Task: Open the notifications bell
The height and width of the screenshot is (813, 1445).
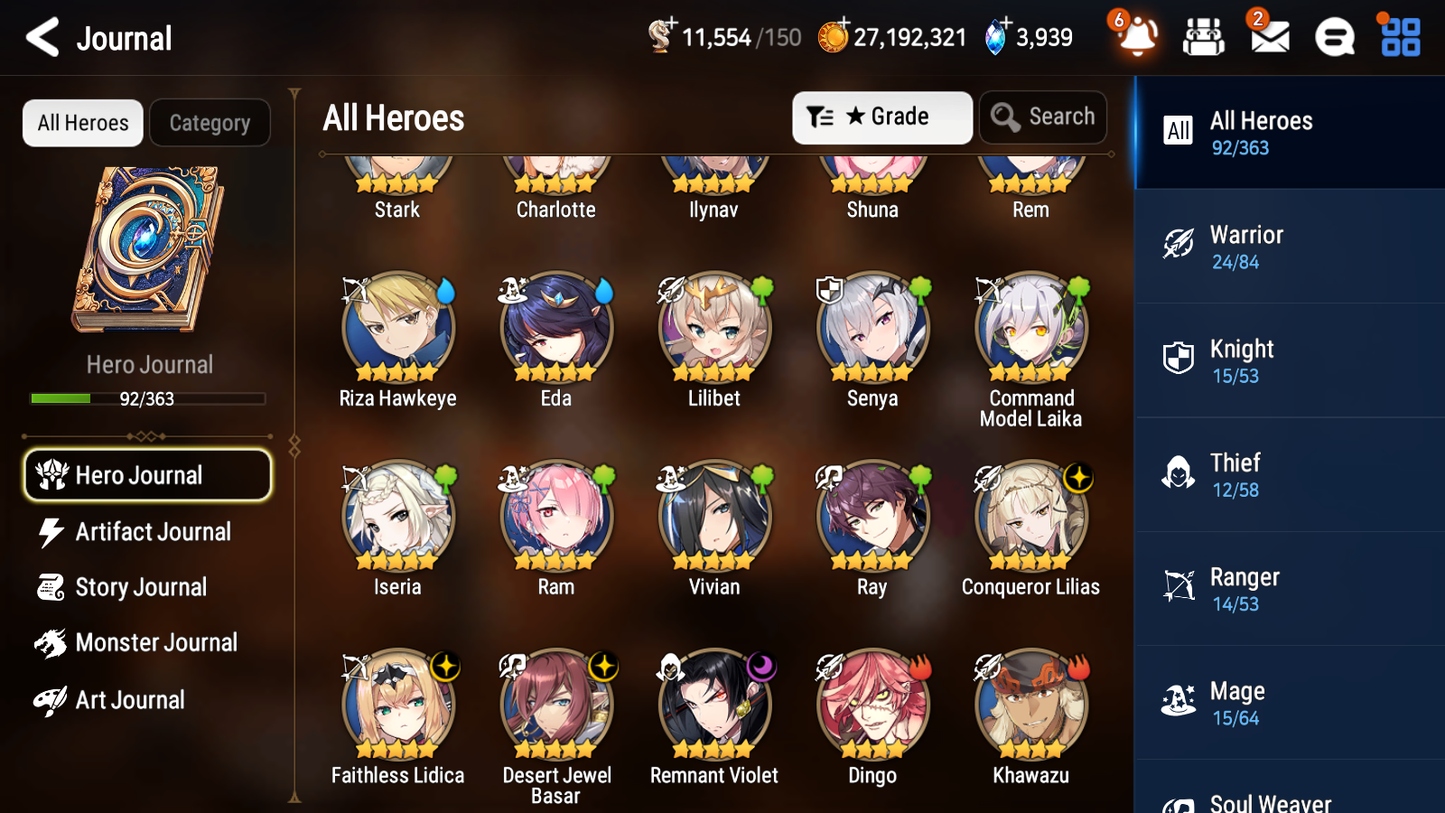Action: [x=1135, y=36]
